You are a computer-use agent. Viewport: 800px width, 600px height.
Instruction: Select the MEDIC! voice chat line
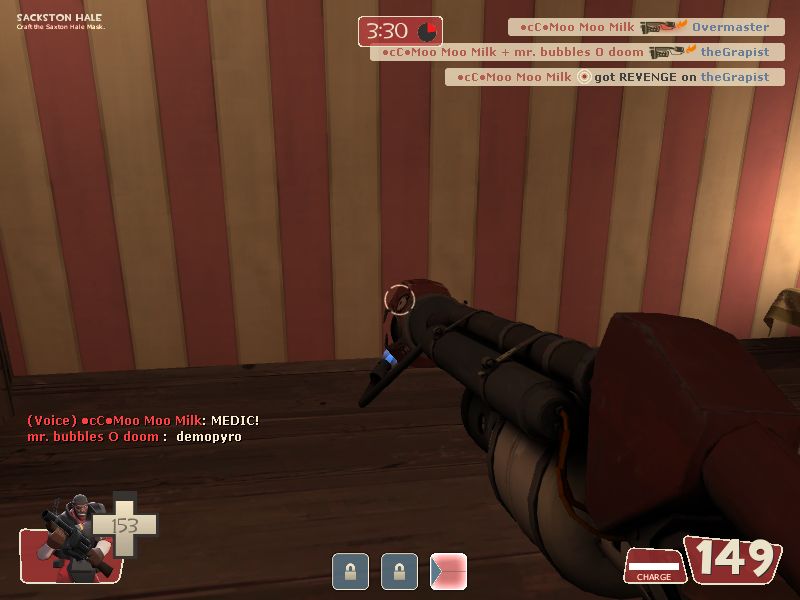click(x=143, y=421)
